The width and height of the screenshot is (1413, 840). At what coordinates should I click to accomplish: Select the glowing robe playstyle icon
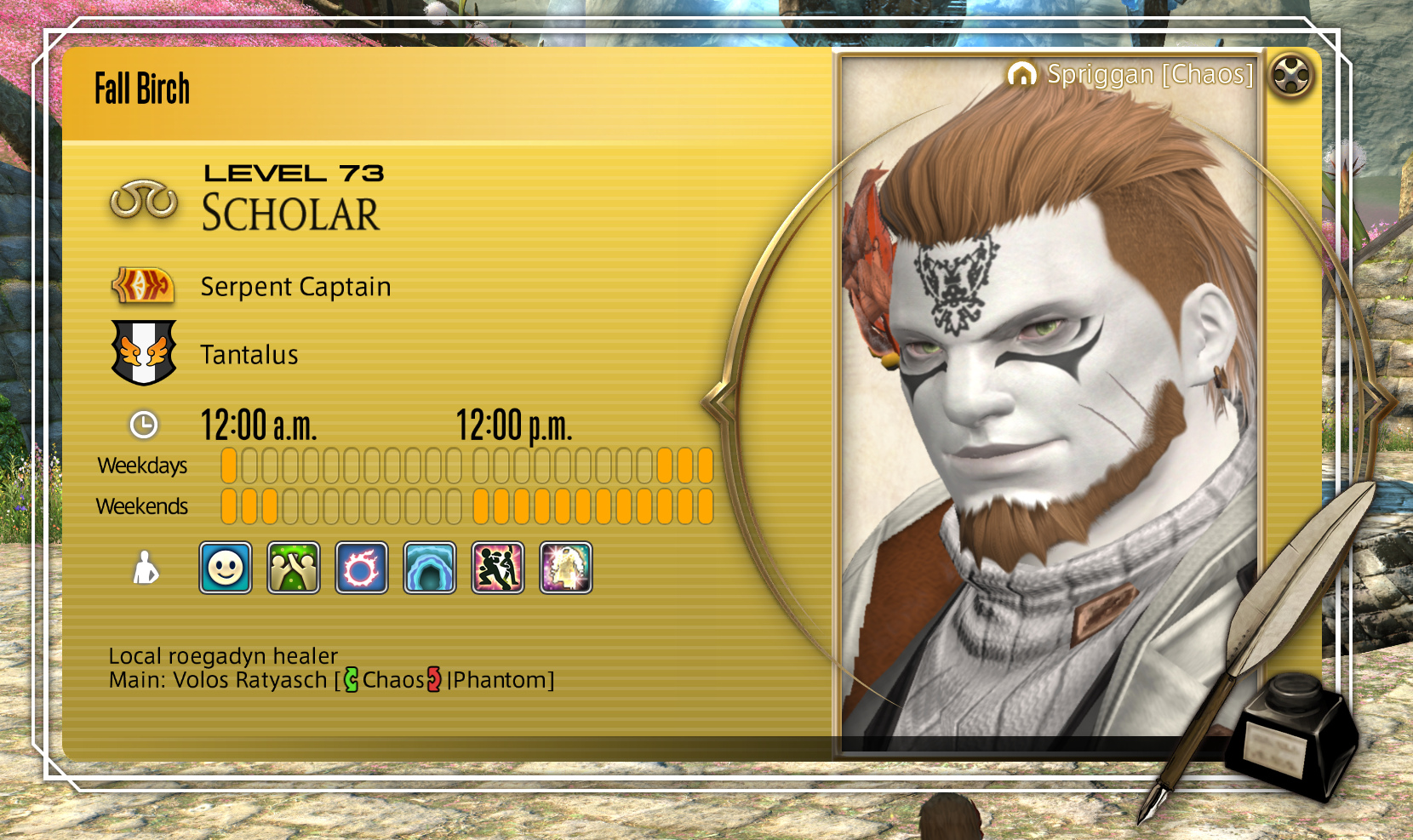tap(566, 568)
